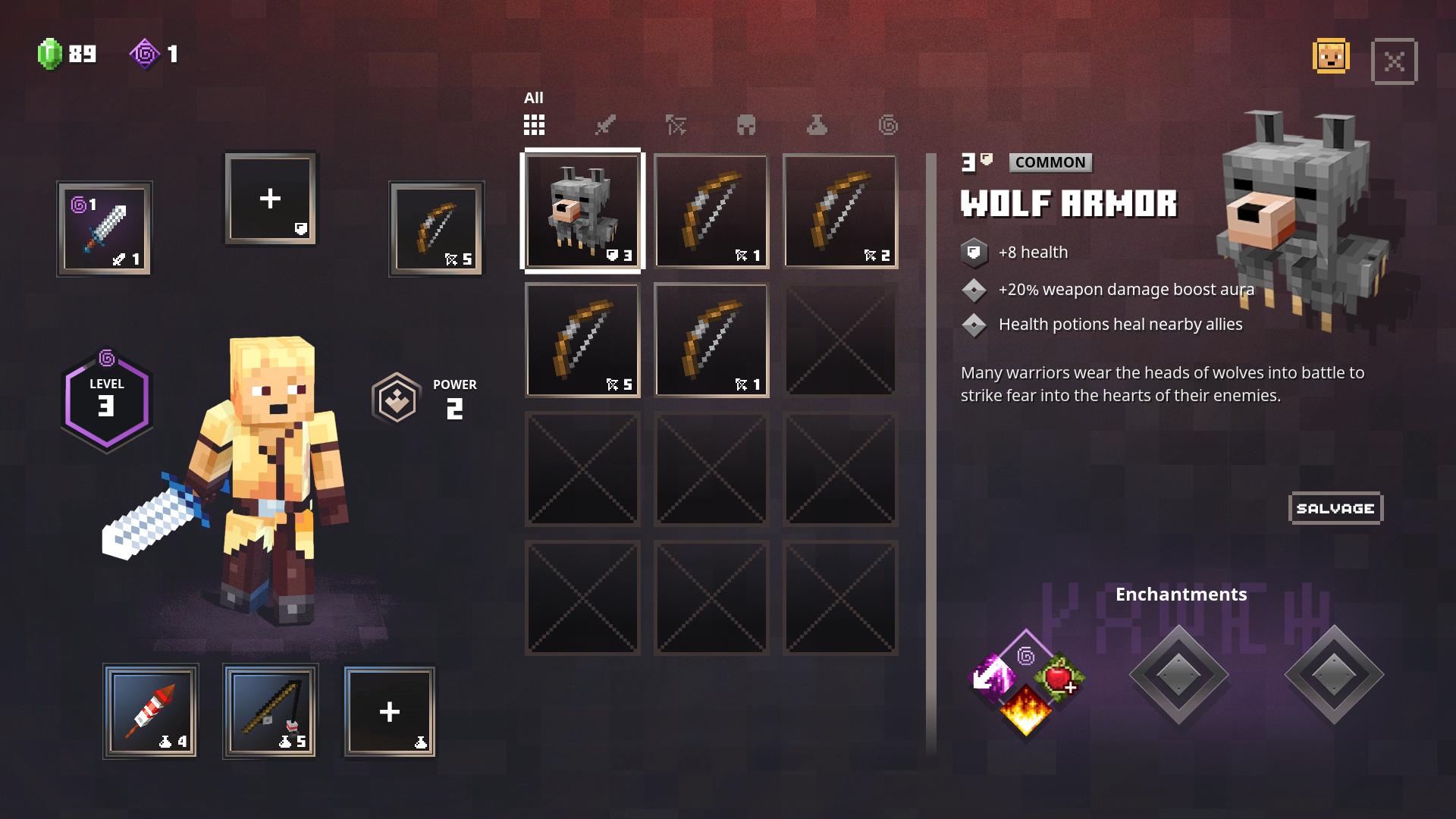Image resolution: width=1456 pixels, height=819 pixels.
Task: Show all inventory items tab
Action: 534,124
